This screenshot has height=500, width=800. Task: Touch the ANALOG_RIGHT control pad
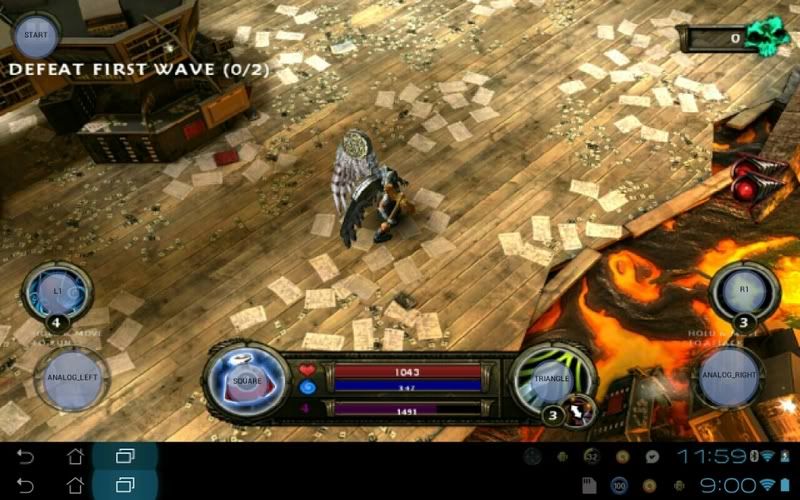click(729, 377)
